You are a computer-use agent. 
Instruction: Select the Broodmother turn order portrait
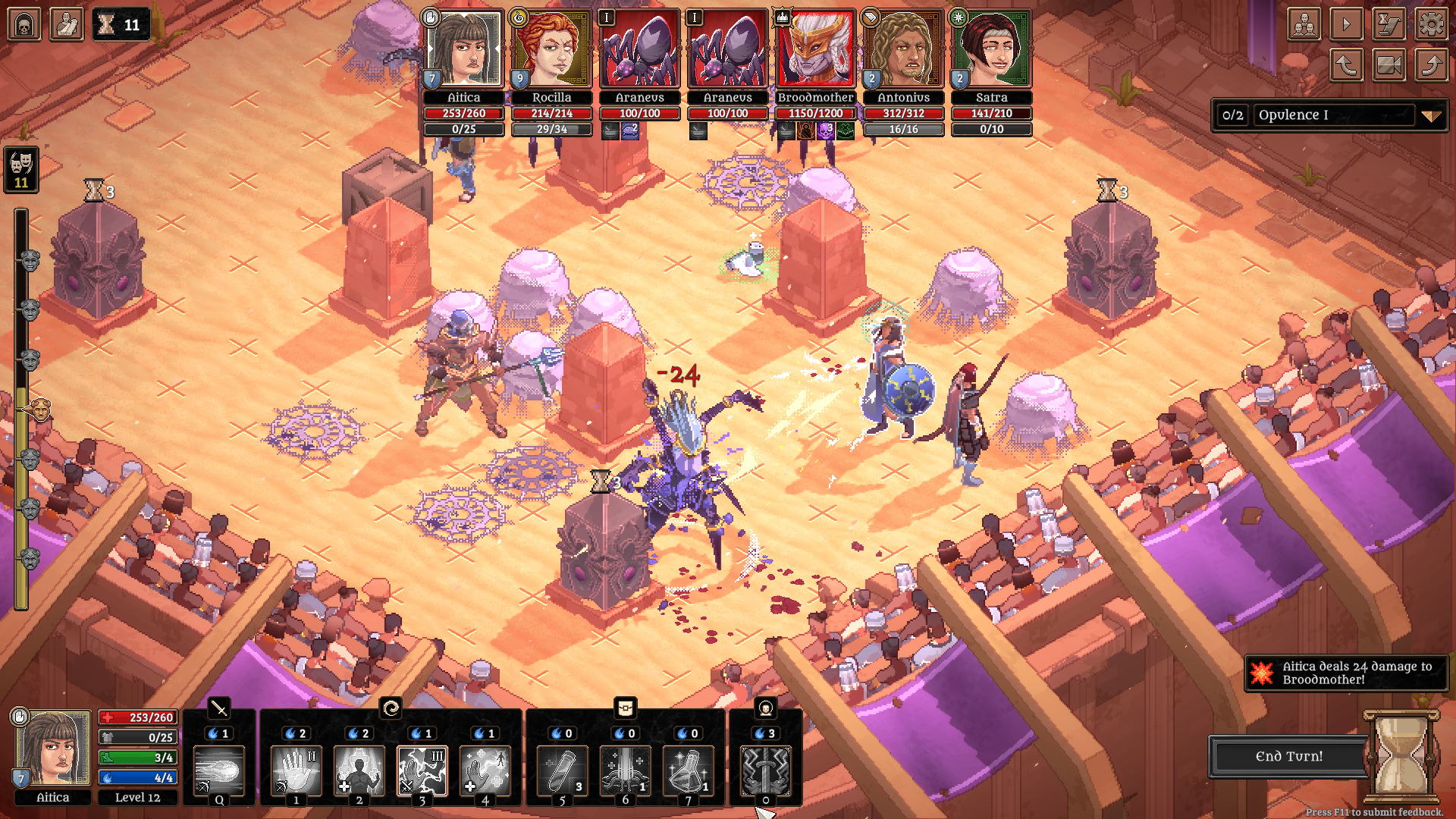coord(815,50)
